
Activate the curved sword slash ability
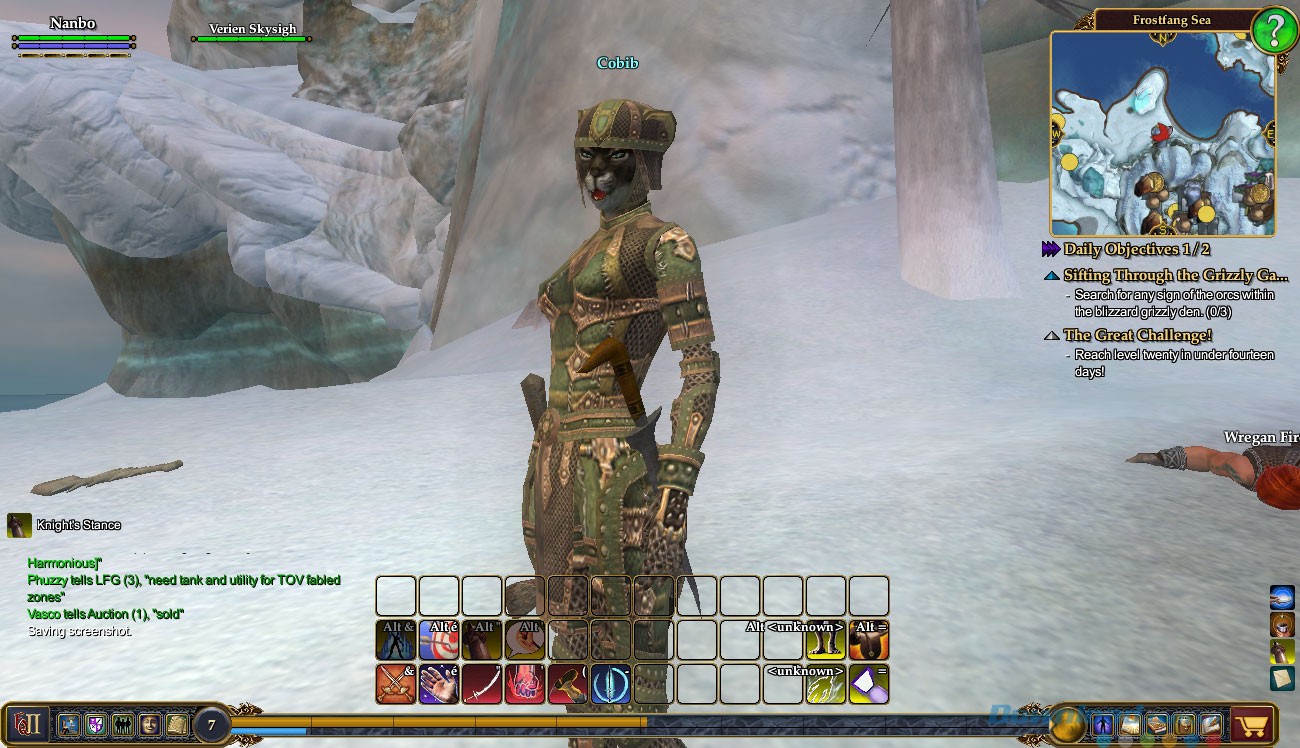(481, 684)
